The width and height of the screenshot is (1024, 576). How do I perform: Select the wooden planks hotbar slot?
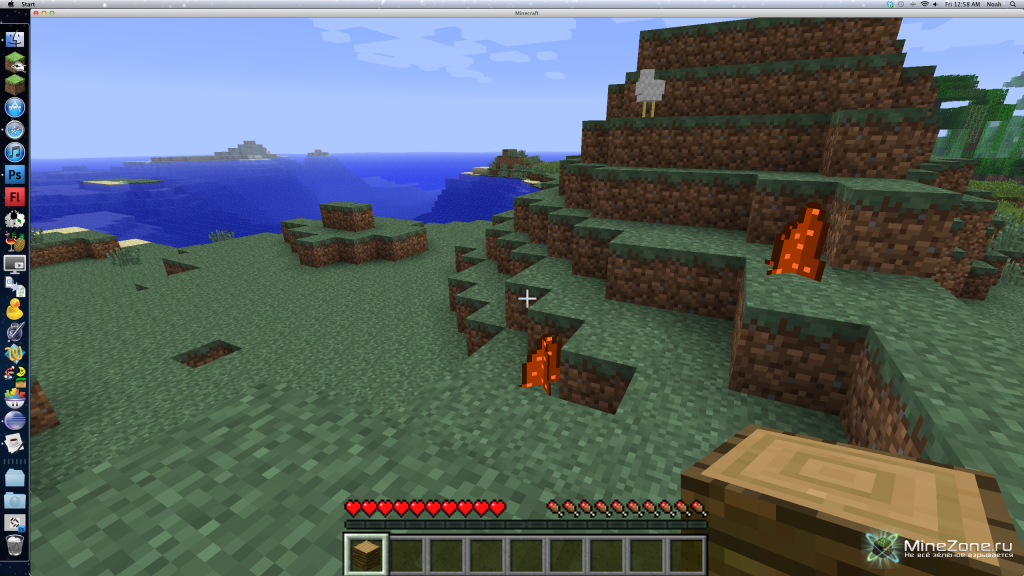tap(366, 554)
